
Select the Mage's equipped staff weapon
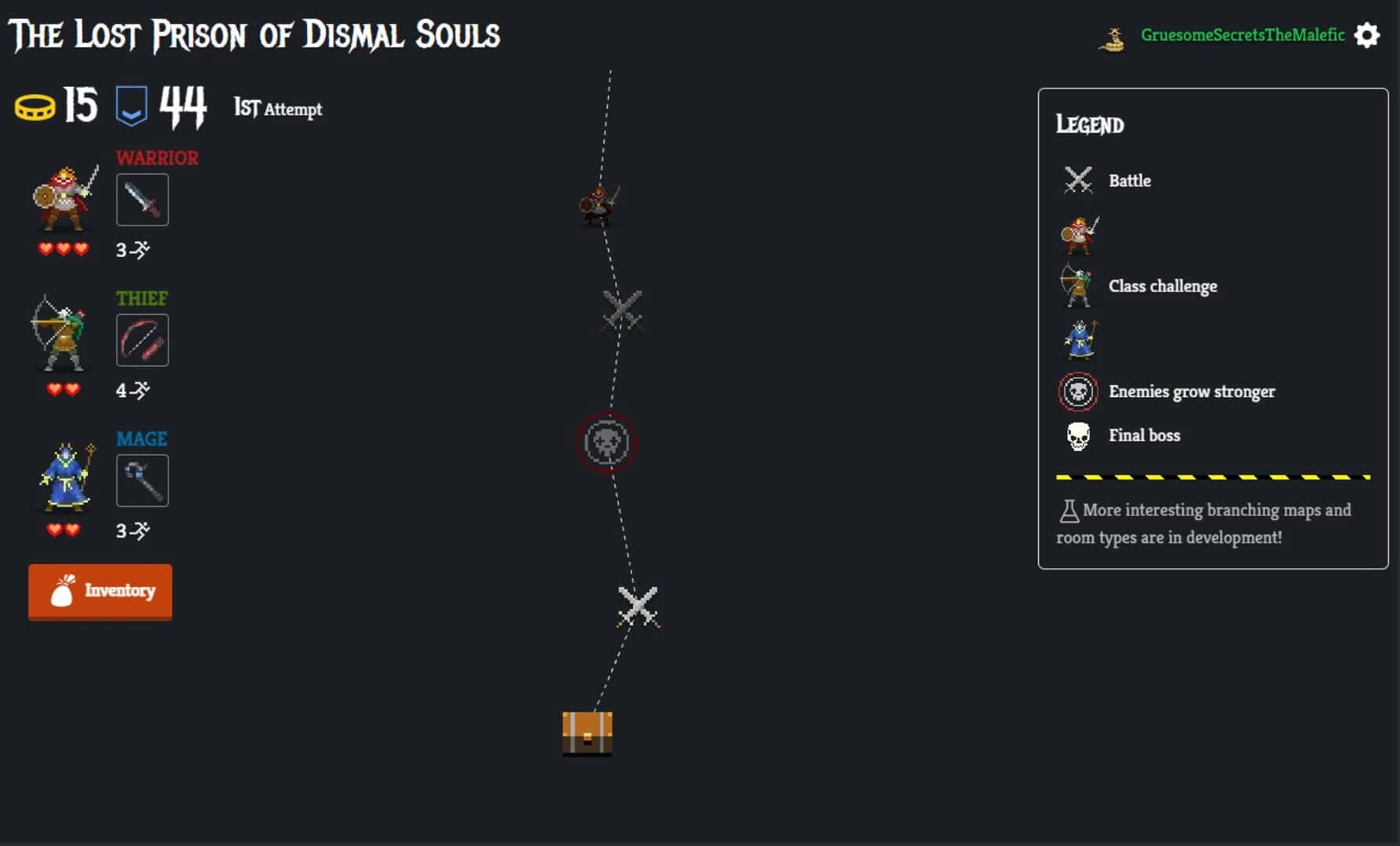tap(142, 480)
